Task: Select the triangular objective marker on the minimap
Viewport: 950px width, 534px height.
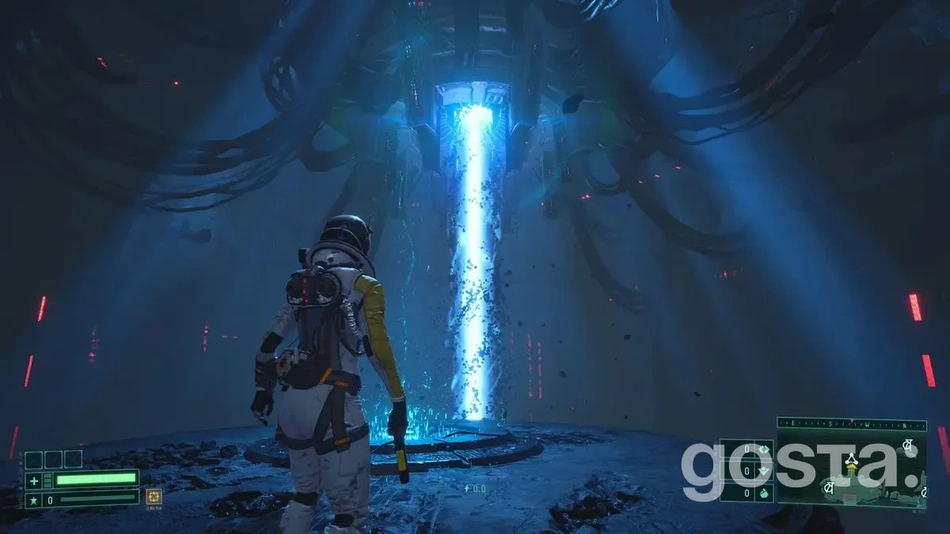Action: 851,459
